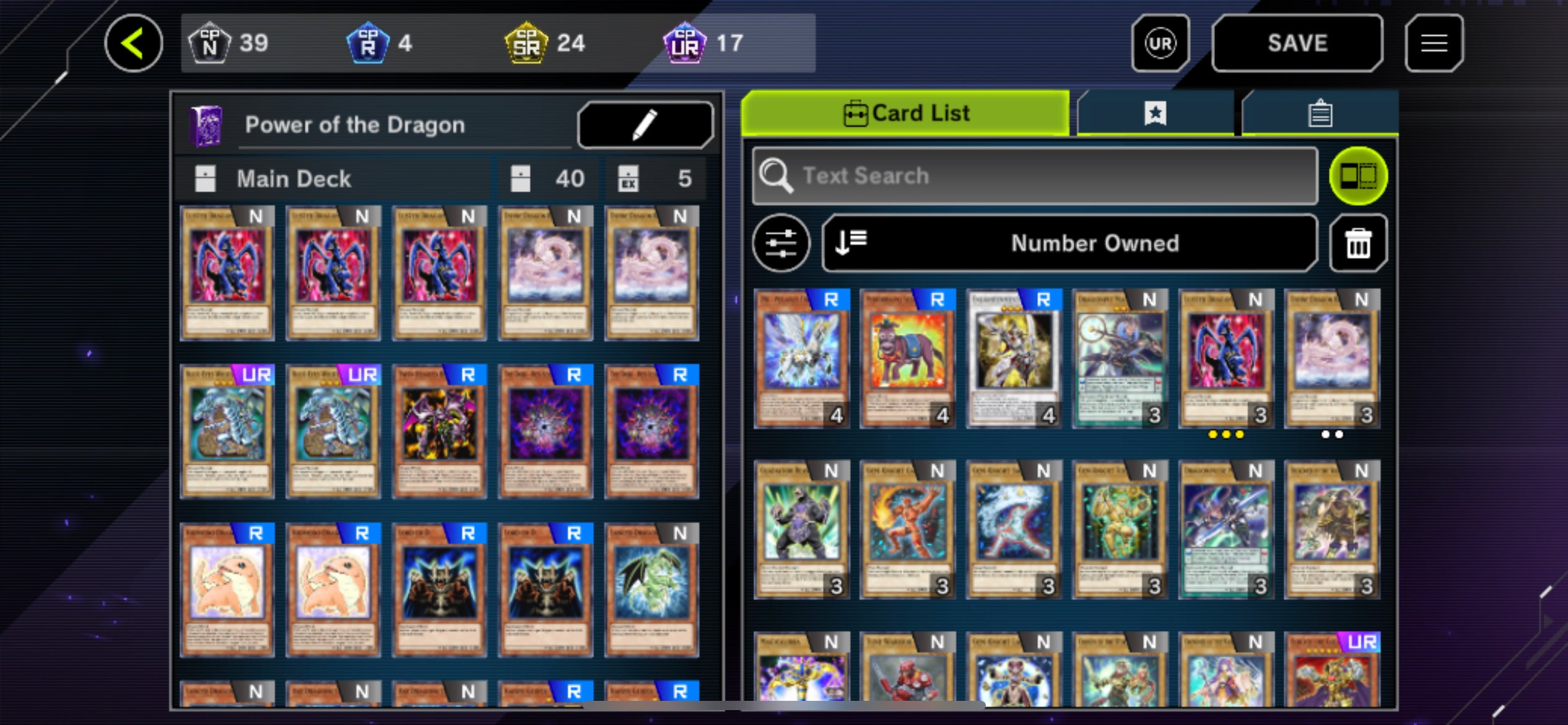Open the menu via hamburger icon
1568x725 pixels.
[x=1435, y=42]
